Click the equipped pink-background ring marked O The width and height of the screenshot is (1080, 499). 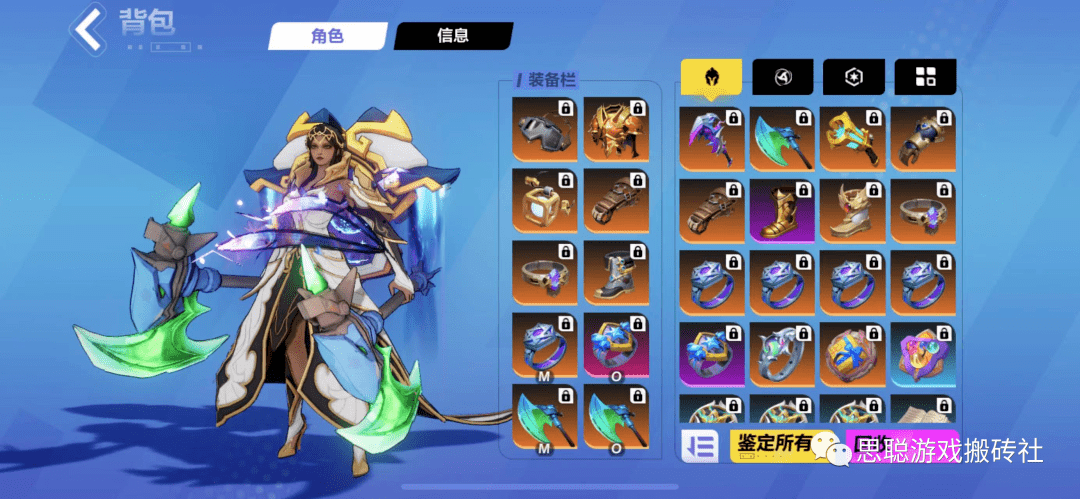pos(615,345)
